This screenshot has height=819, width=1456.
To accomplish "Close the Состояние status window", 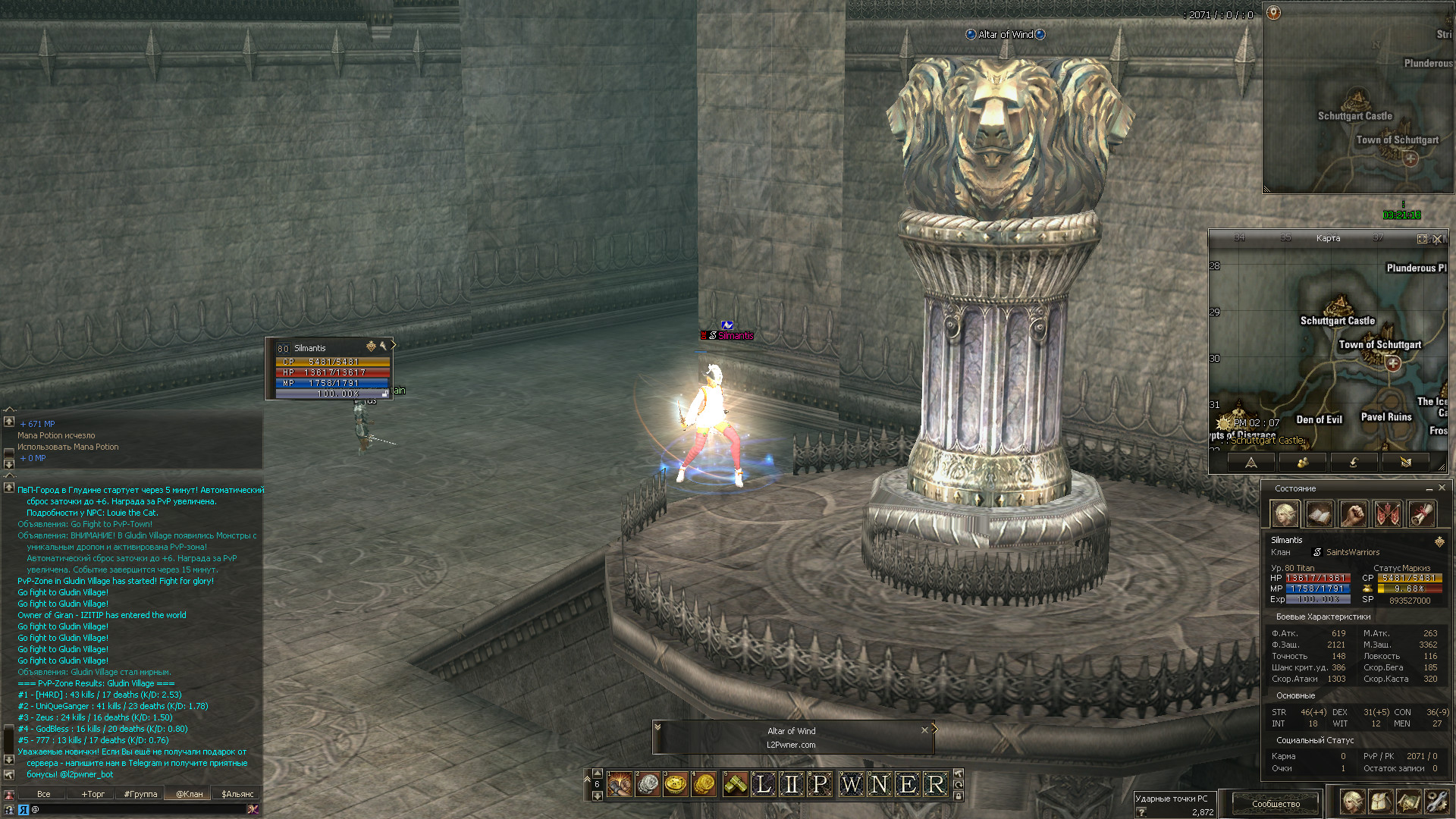I will pyautogui.click(x=1442, y=488).
